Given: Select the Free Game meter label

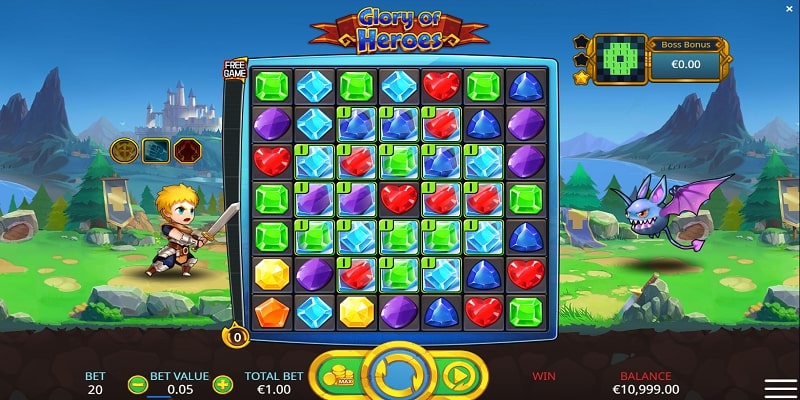Looking at the screenshot, I should coord(234,69).
